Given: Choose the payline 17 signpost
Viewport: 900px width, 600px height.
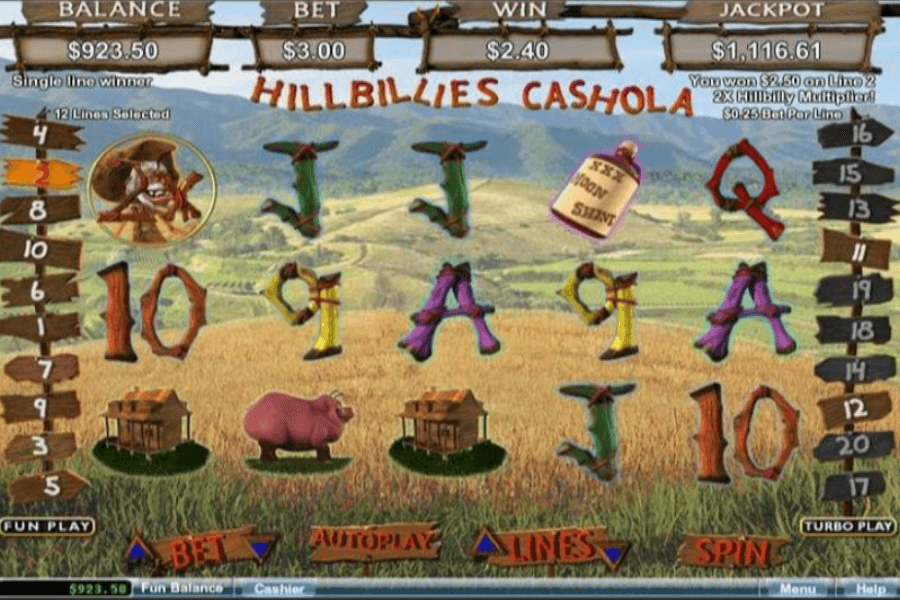Looking at the screenshot, I should [853, 487].
